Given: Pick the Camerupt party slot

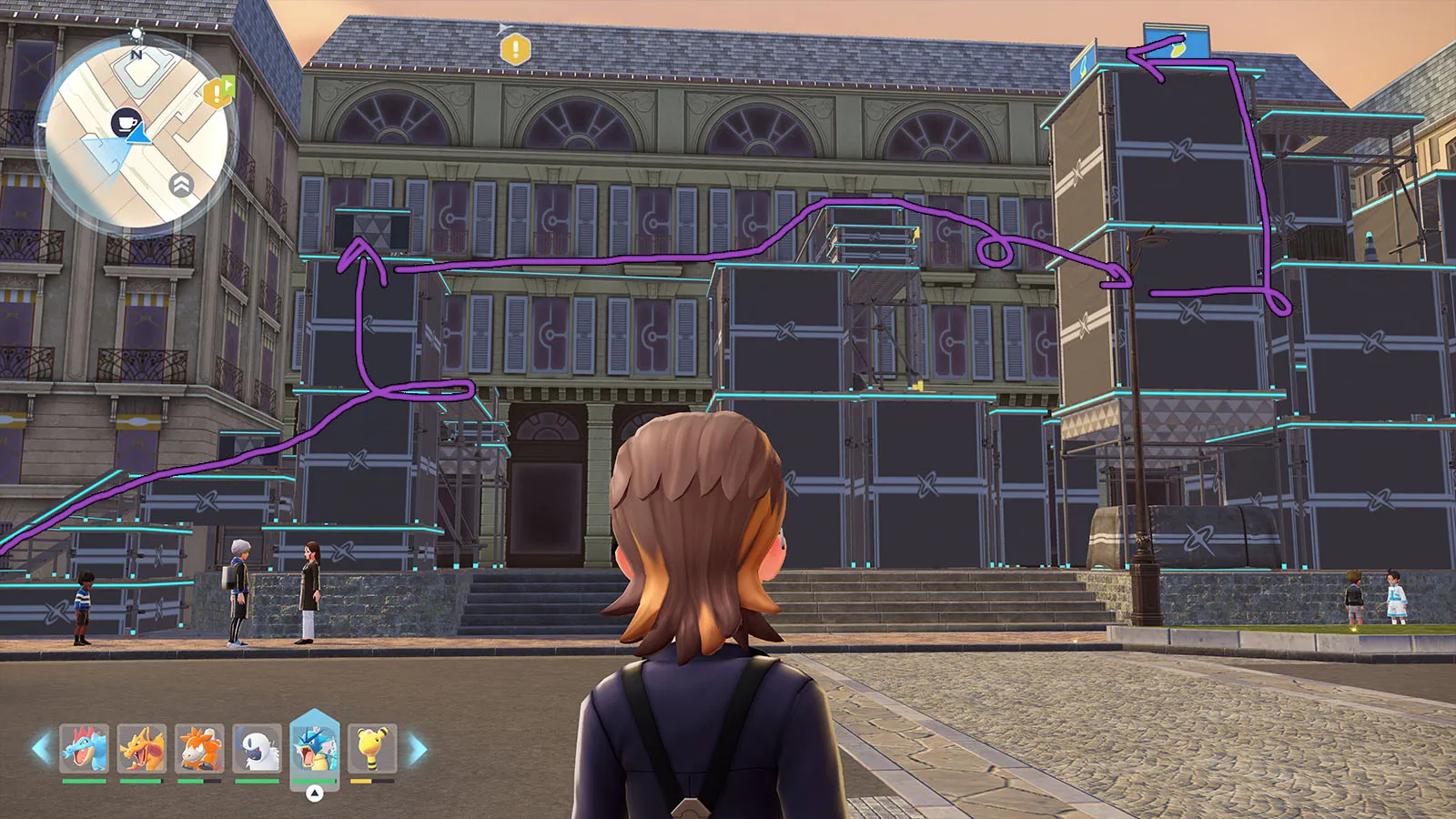Looking at the screenshot, I should click(x=199, y=748).
